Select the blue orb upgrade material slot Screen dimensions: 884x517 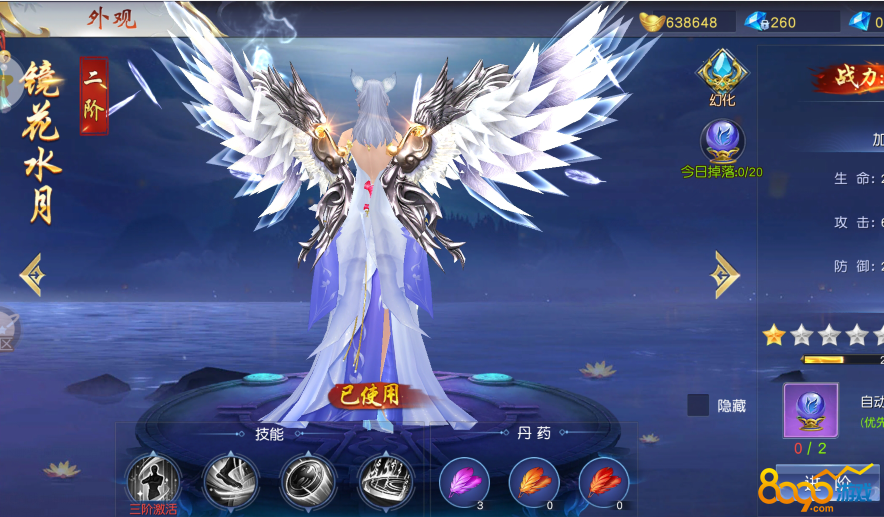click(811, 410)
